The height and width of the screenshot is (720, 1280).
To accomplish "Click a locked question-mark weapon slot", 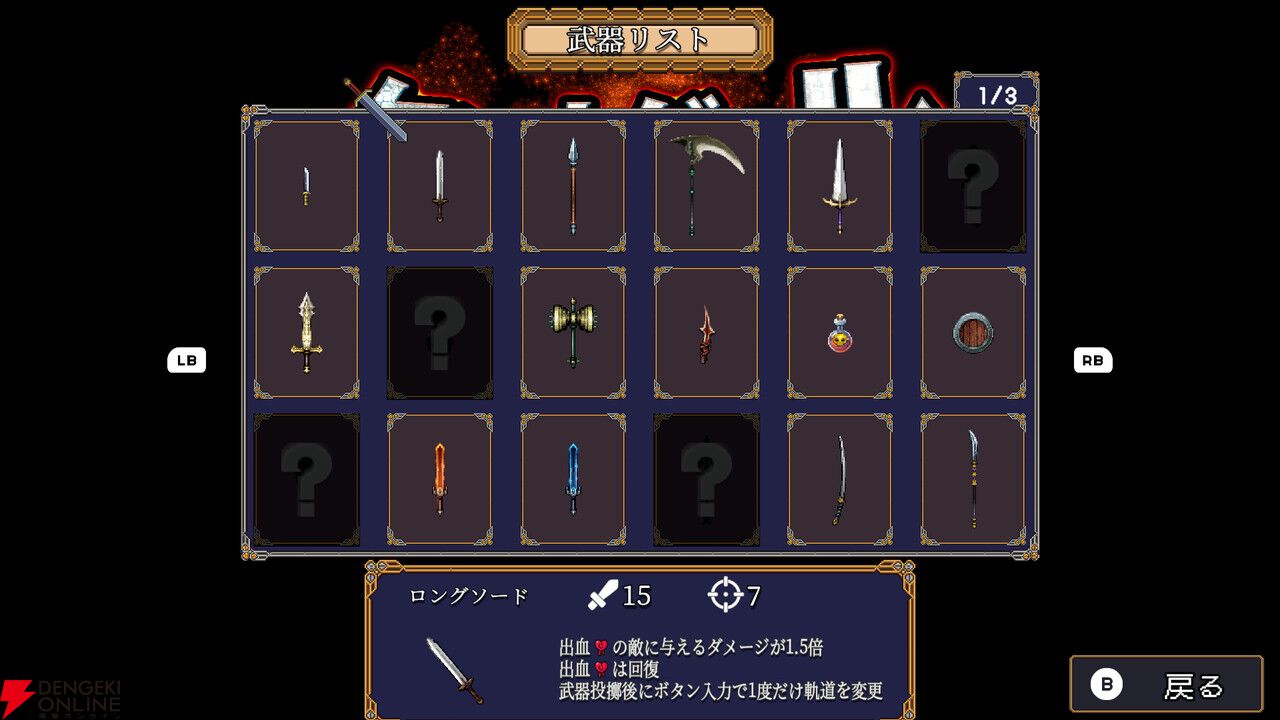I will 972,186.
